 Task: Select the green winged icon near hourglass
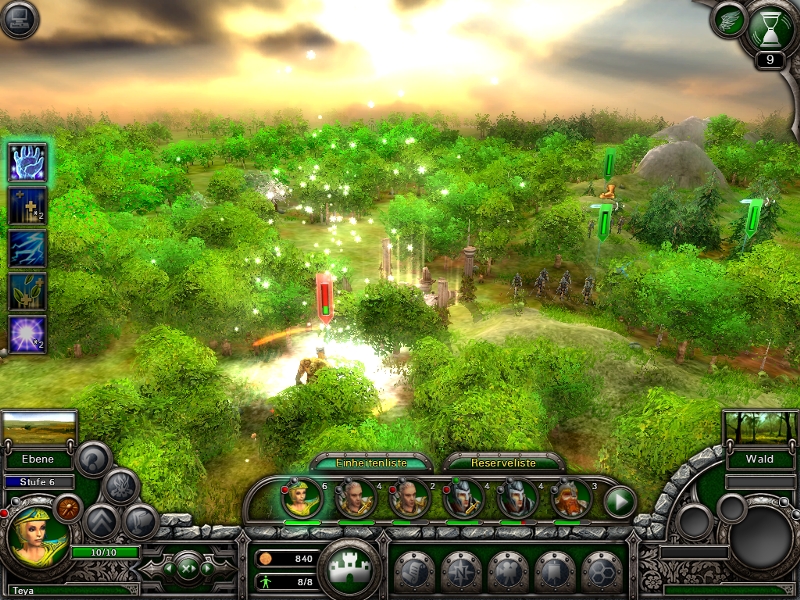729,20
